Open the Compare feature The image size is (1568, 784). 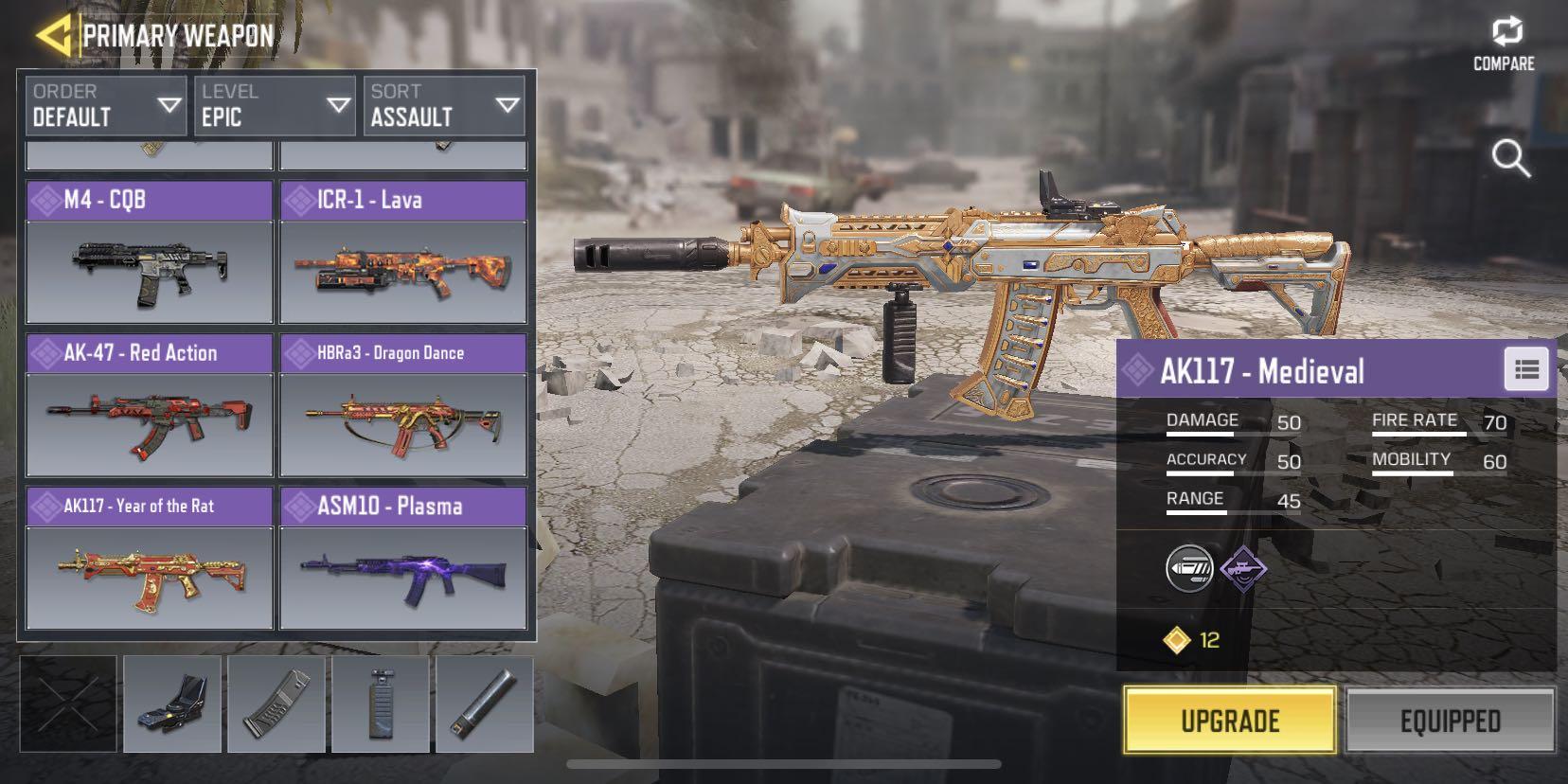[1505, 36]
